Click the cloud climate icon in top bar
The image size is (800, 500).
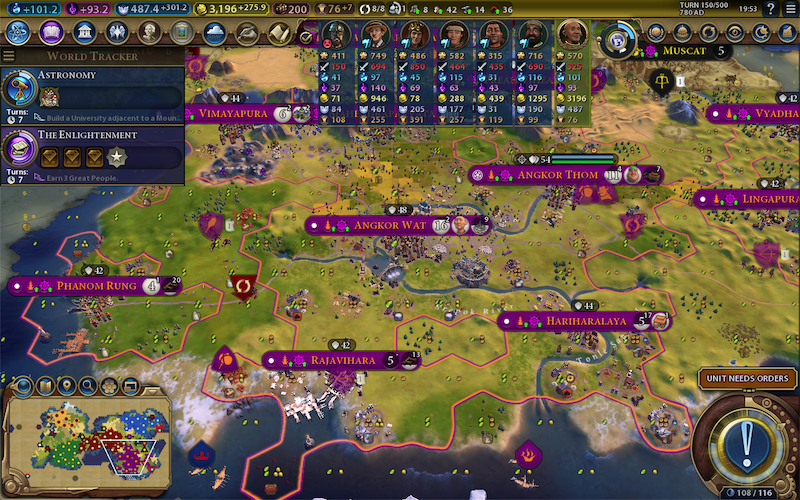pos(214,32)
